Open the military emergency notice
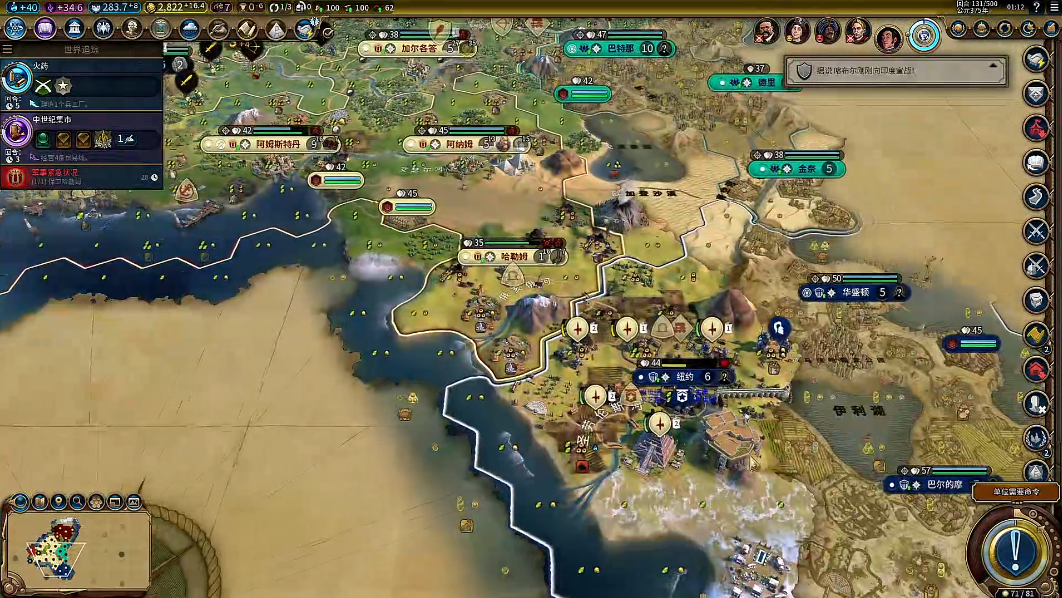The image size is (1062, 598). [82, 177]
